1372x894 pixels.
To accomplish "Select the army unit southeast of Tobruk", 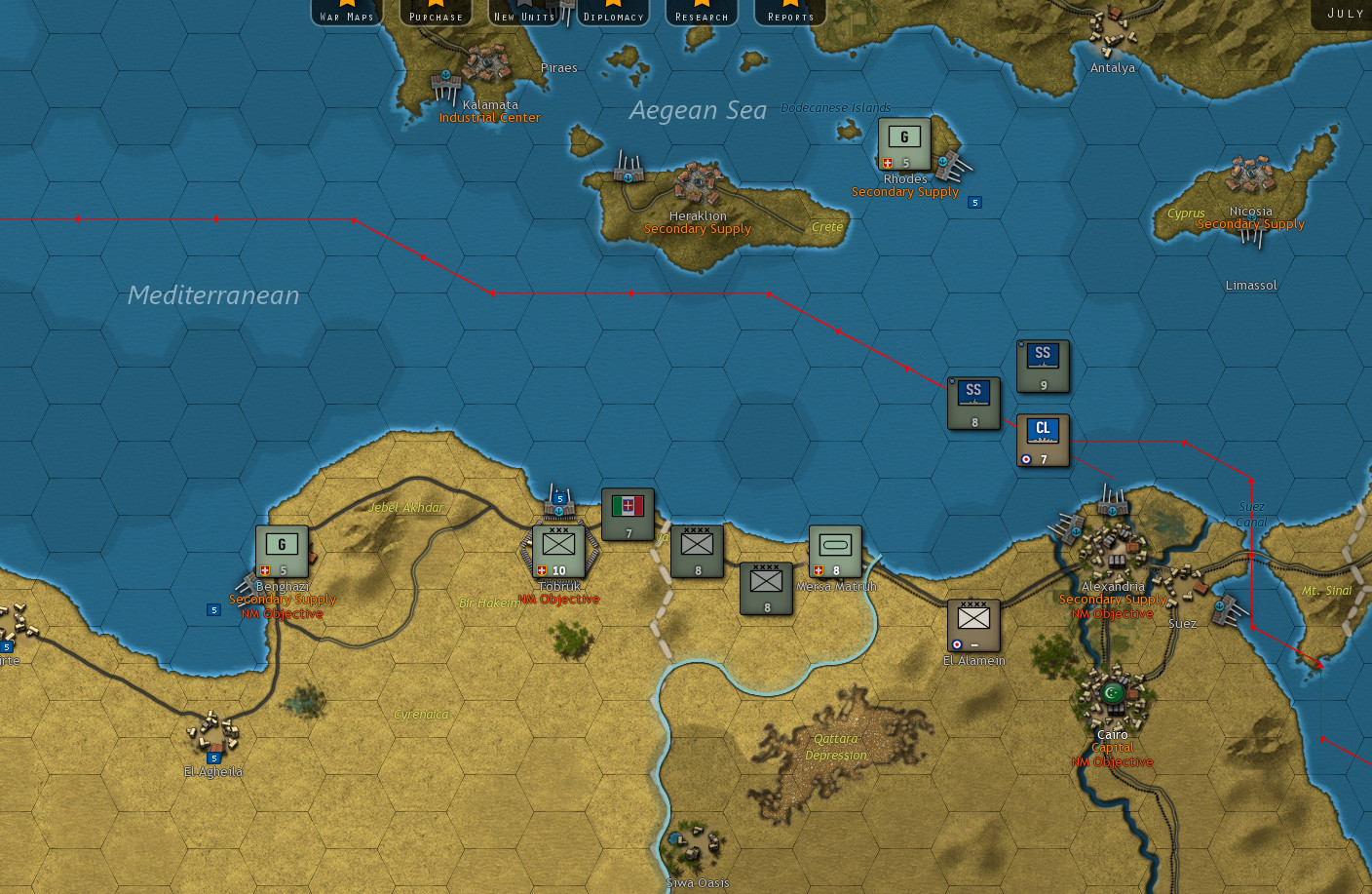I will coord(767,588).
